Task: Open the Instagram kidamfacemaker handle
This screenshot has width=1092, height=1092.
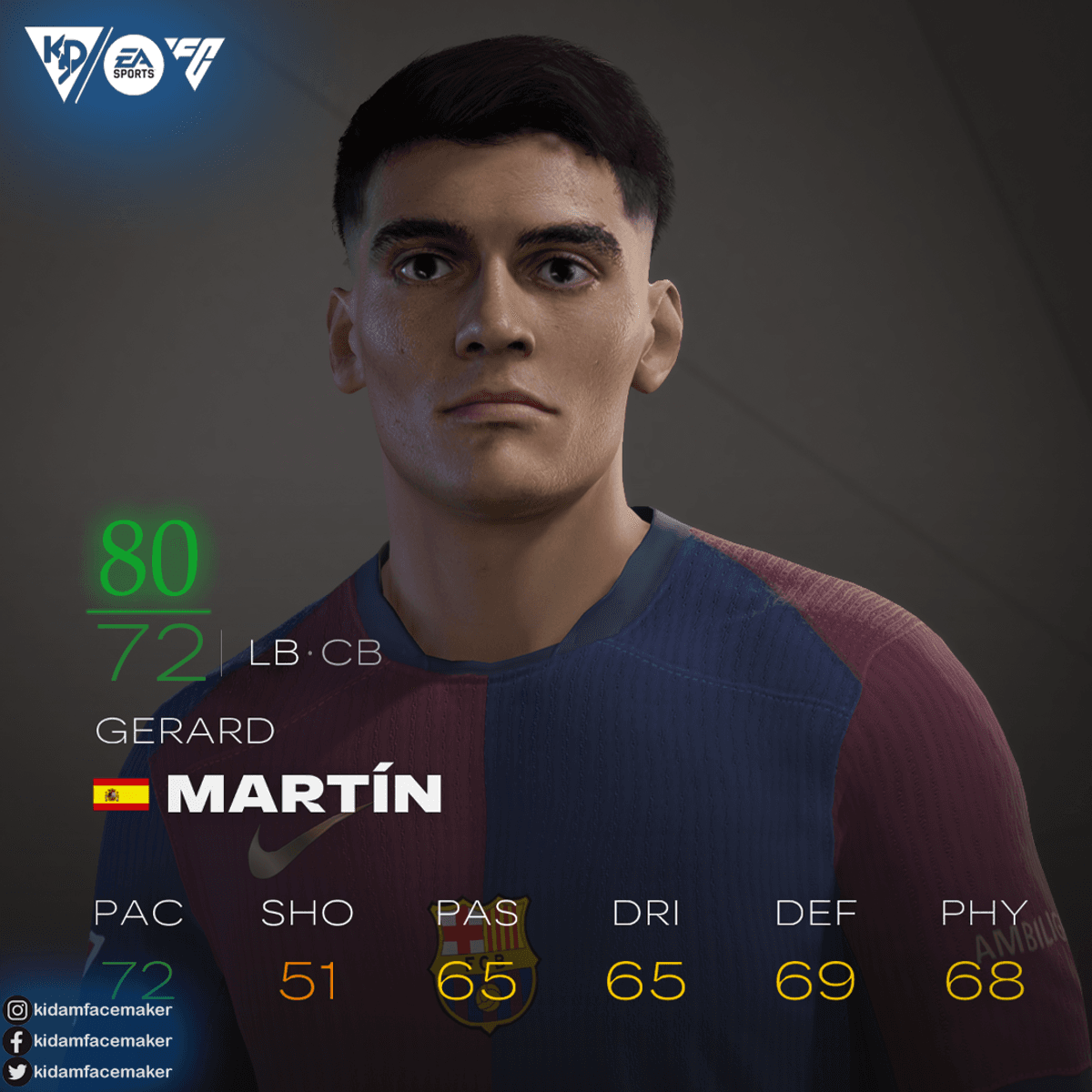Action: (x=102, y=1009)
